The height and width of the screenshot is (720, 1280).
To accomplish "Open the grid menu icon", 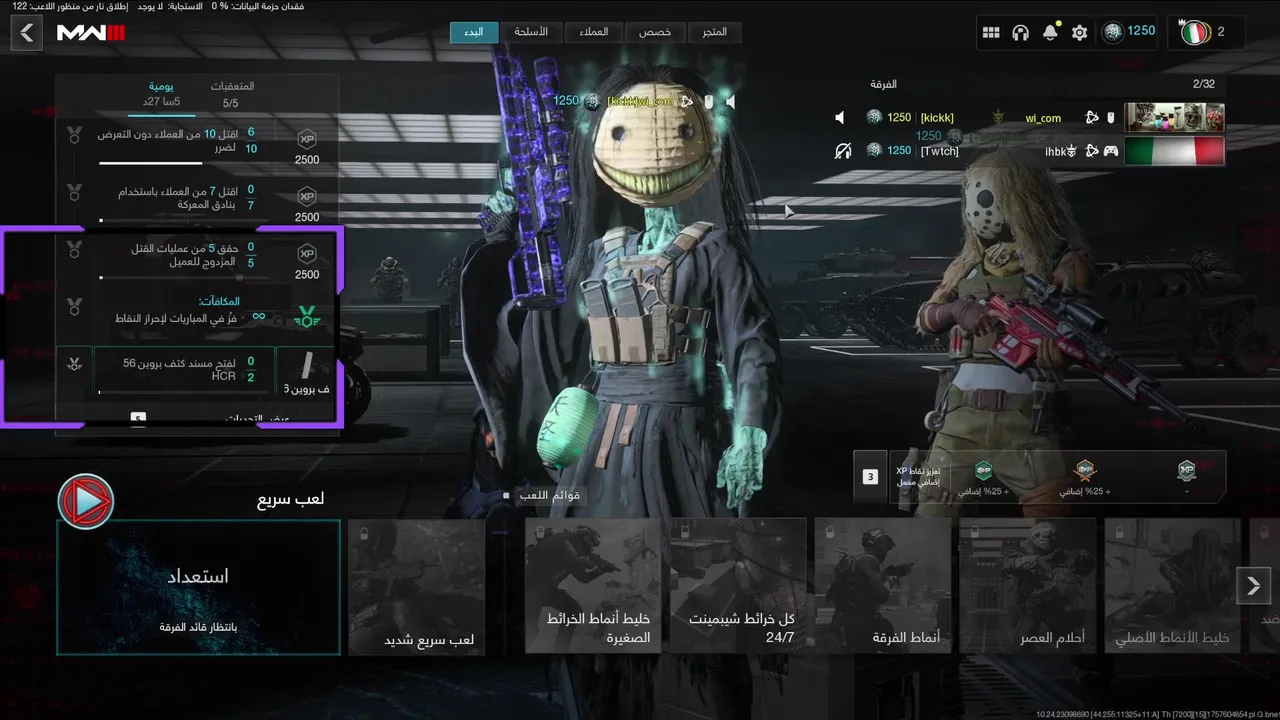I will 991,33.
